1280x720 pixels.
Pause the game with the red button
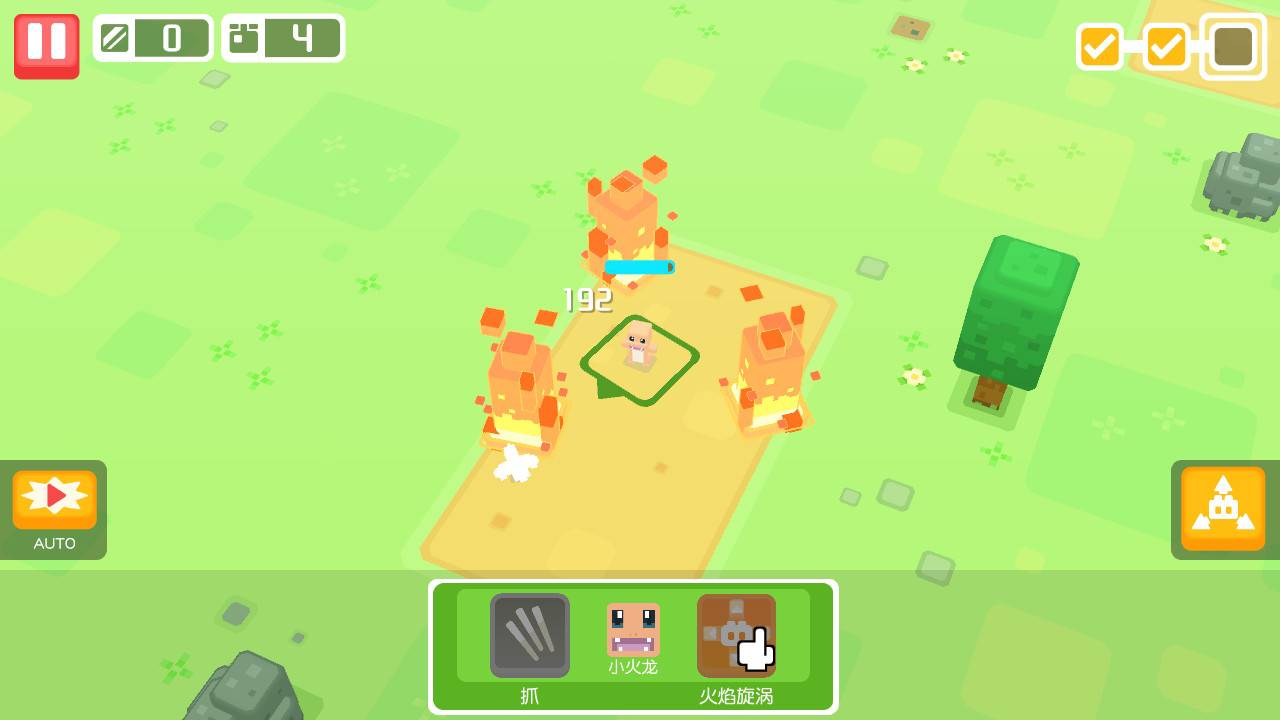point(46,45)
